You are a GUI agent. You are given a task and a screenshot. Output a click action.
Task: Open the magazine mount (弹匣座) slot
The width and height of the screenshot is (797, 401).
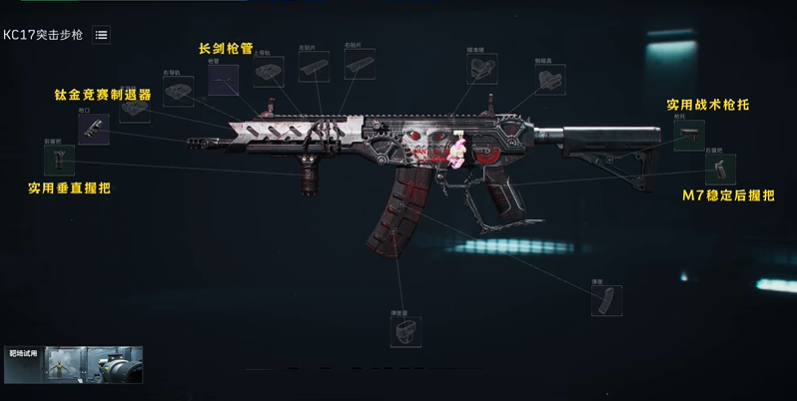(405, 331)
